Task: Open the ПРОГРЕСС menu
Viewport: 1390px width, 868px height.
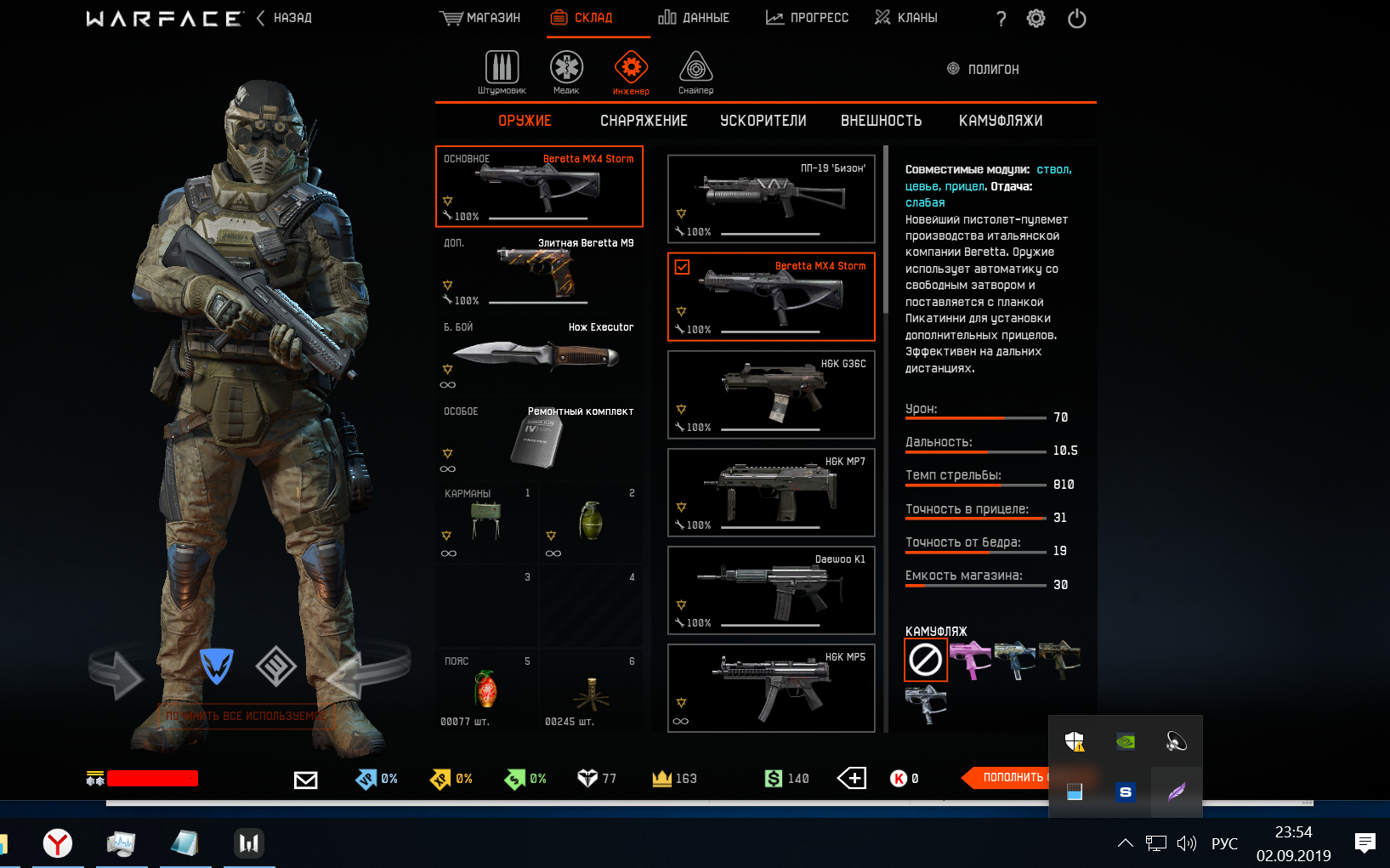Action: [x=807, y=18]
